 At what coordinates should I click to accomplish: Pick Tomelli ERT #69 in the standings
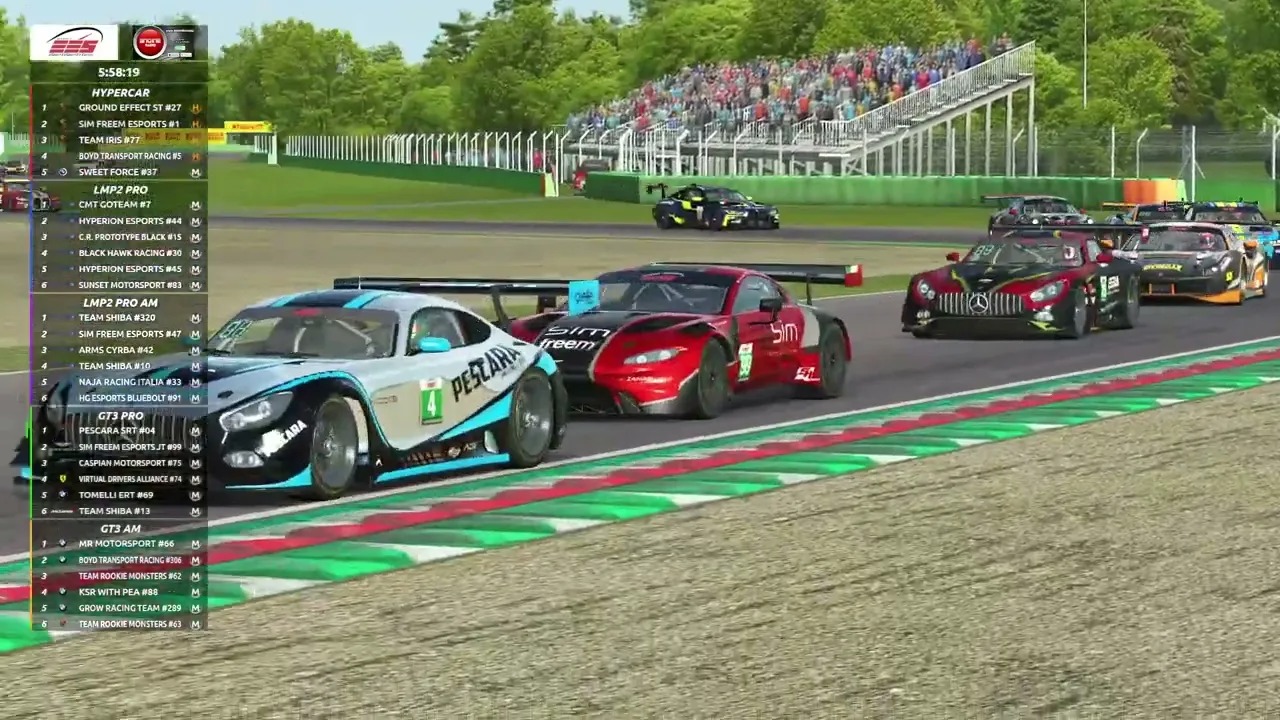(x=120, y=495)
